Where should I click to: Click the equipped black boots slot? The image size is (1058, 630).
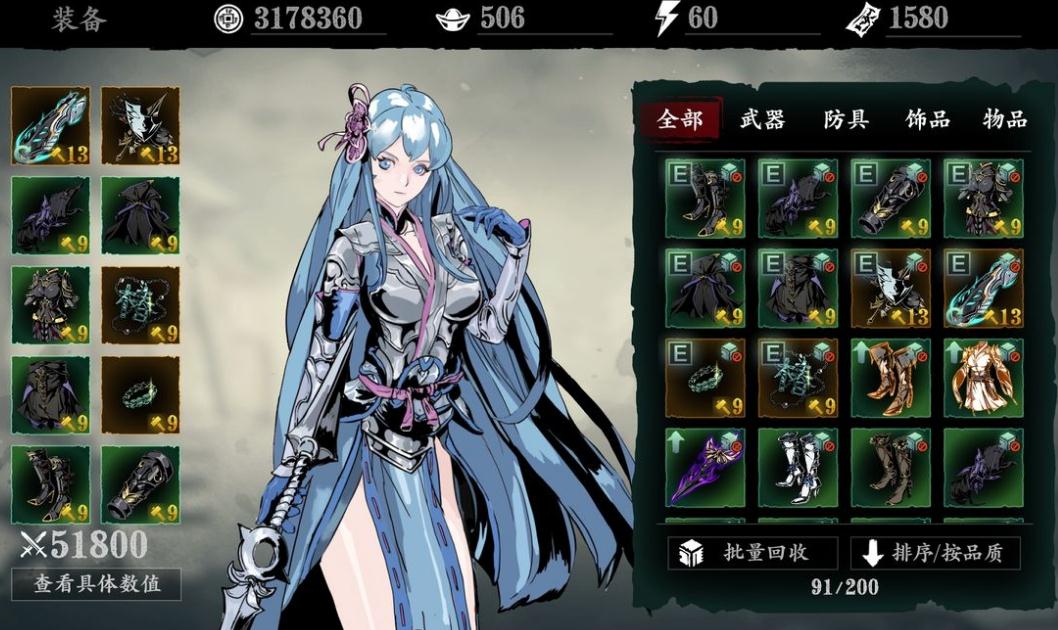click(50, 485)
